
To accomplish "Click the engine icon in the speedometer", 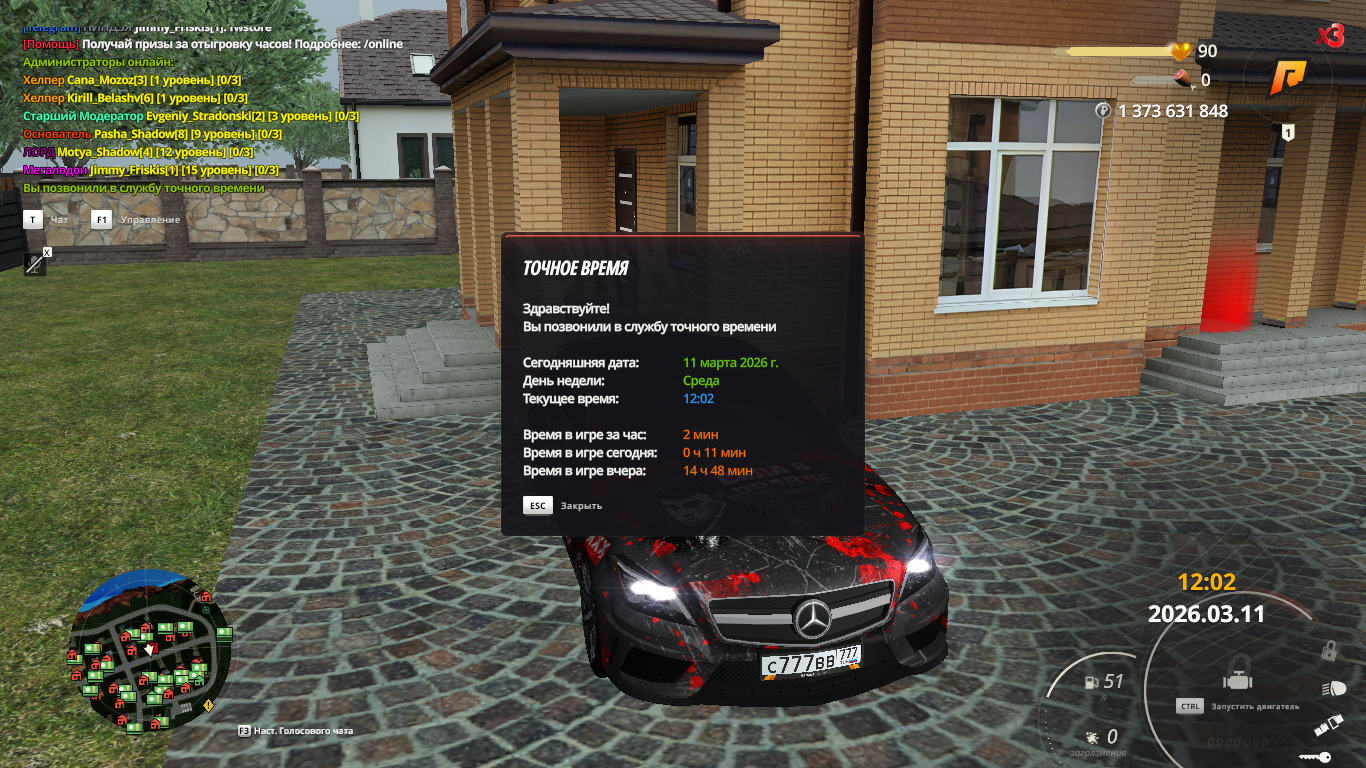I will [x=1239, y=682].
